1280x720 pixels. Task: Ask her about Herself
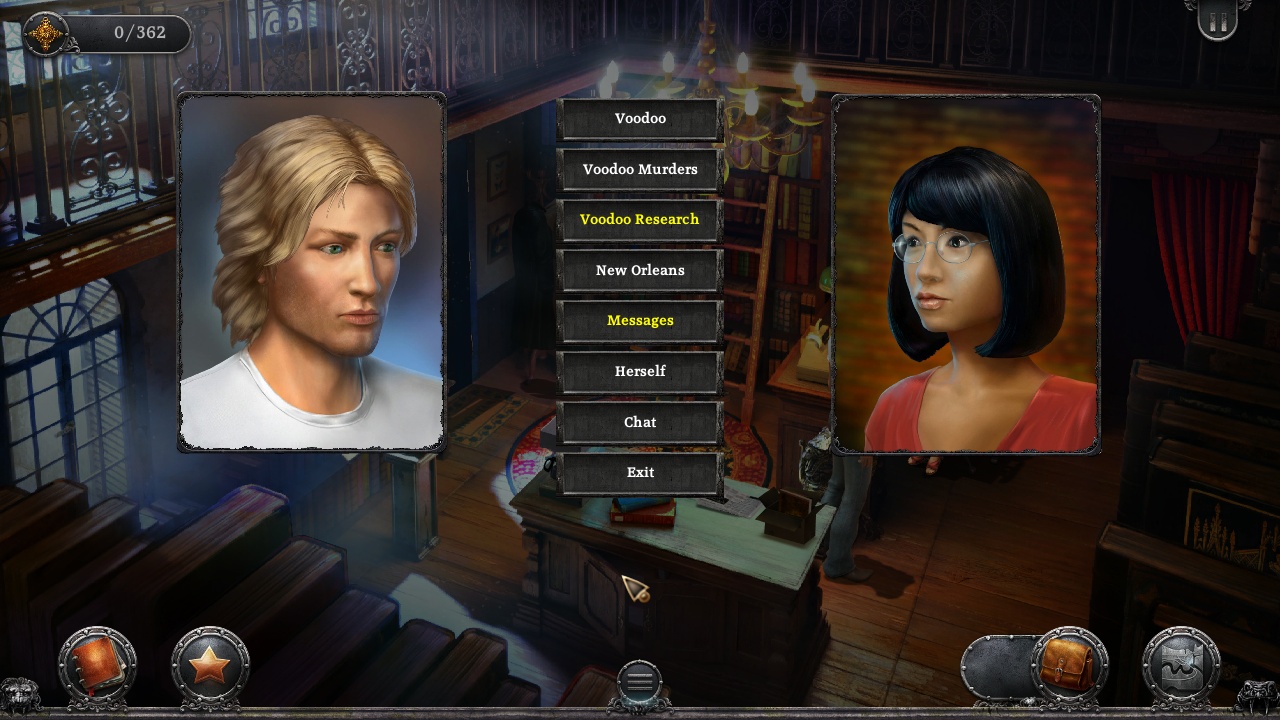[x=640, y=371]
